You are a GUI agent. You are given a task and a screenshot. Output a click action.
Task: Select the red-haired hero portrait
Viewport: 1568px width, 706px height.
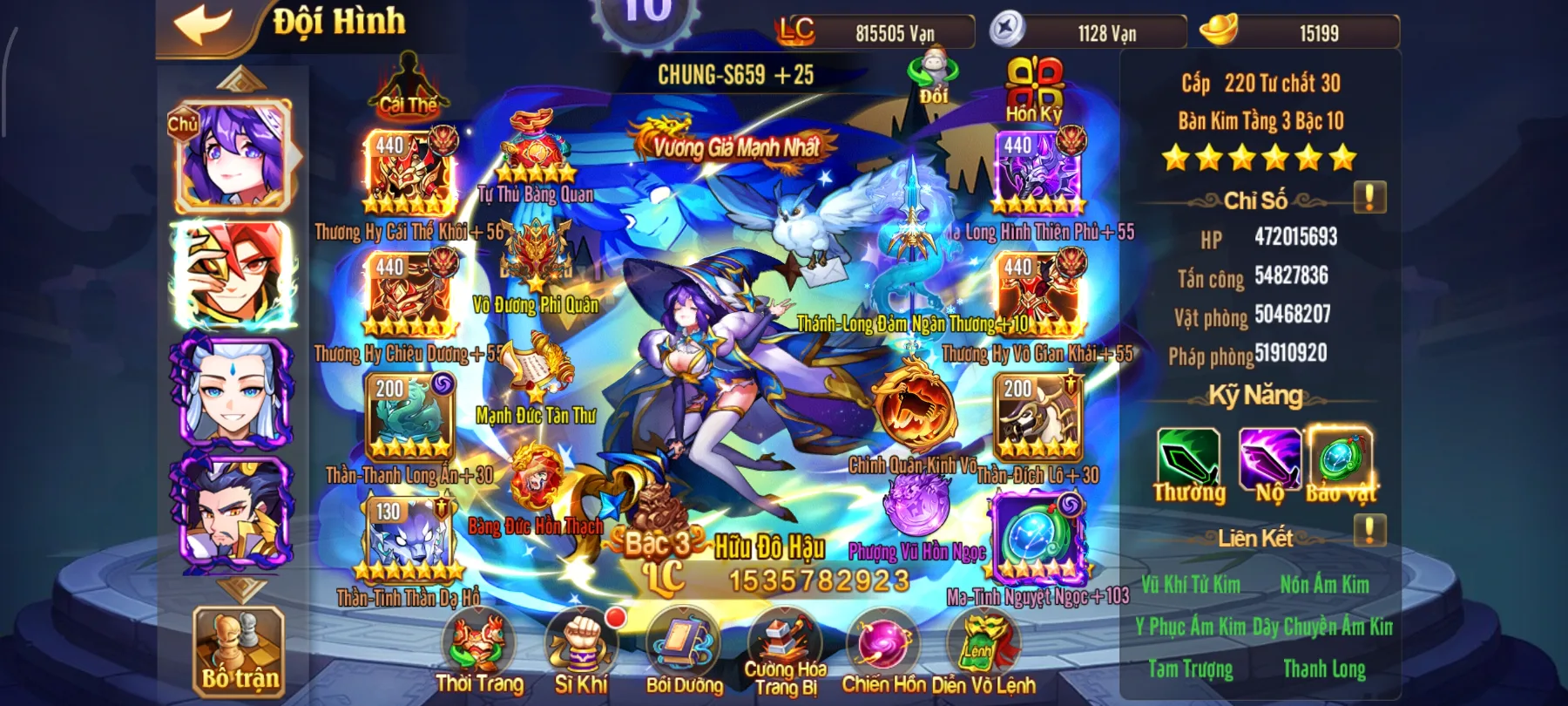(231, 270)
